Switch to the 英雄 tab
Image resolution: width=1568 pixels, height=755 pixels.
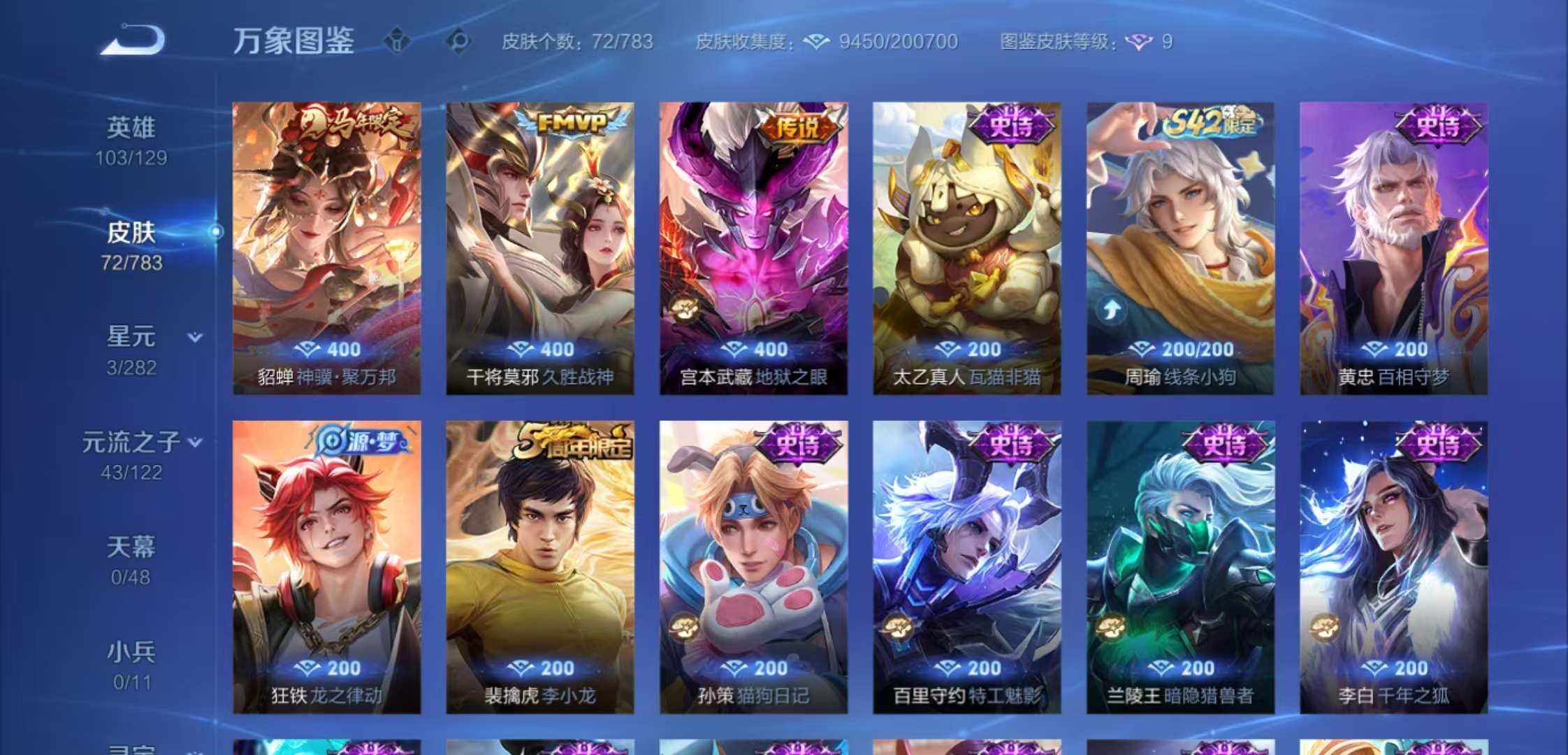(x=129, y=127)
